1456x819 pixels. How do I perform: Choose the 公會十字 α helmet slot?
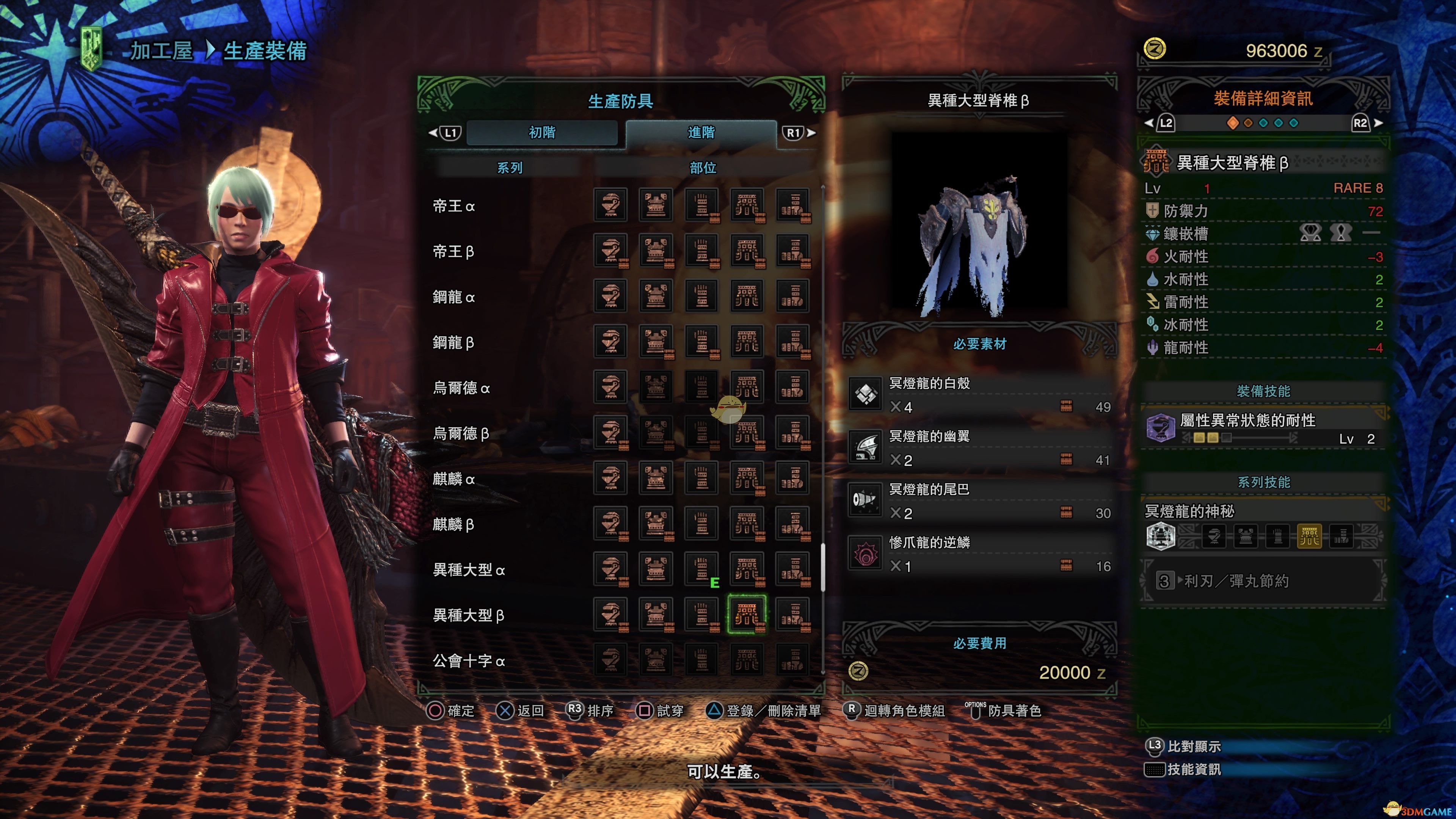(x=610, y=660)
